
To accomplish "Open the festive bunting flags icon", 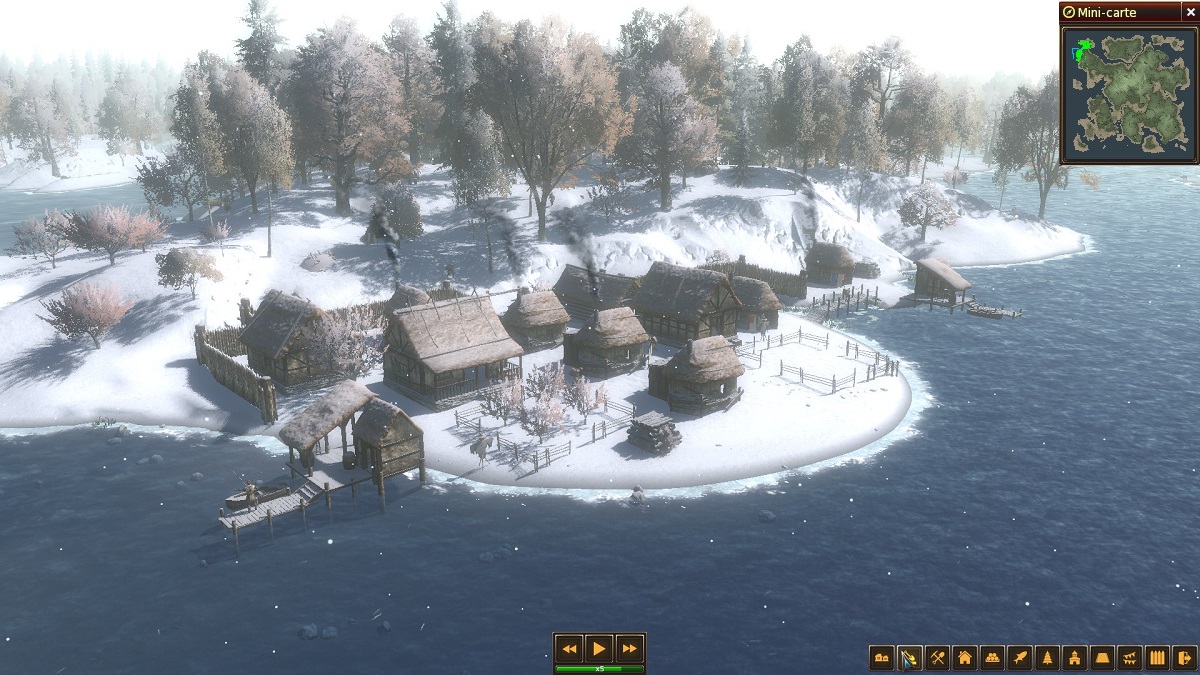I will click(x=1131, y=658).
